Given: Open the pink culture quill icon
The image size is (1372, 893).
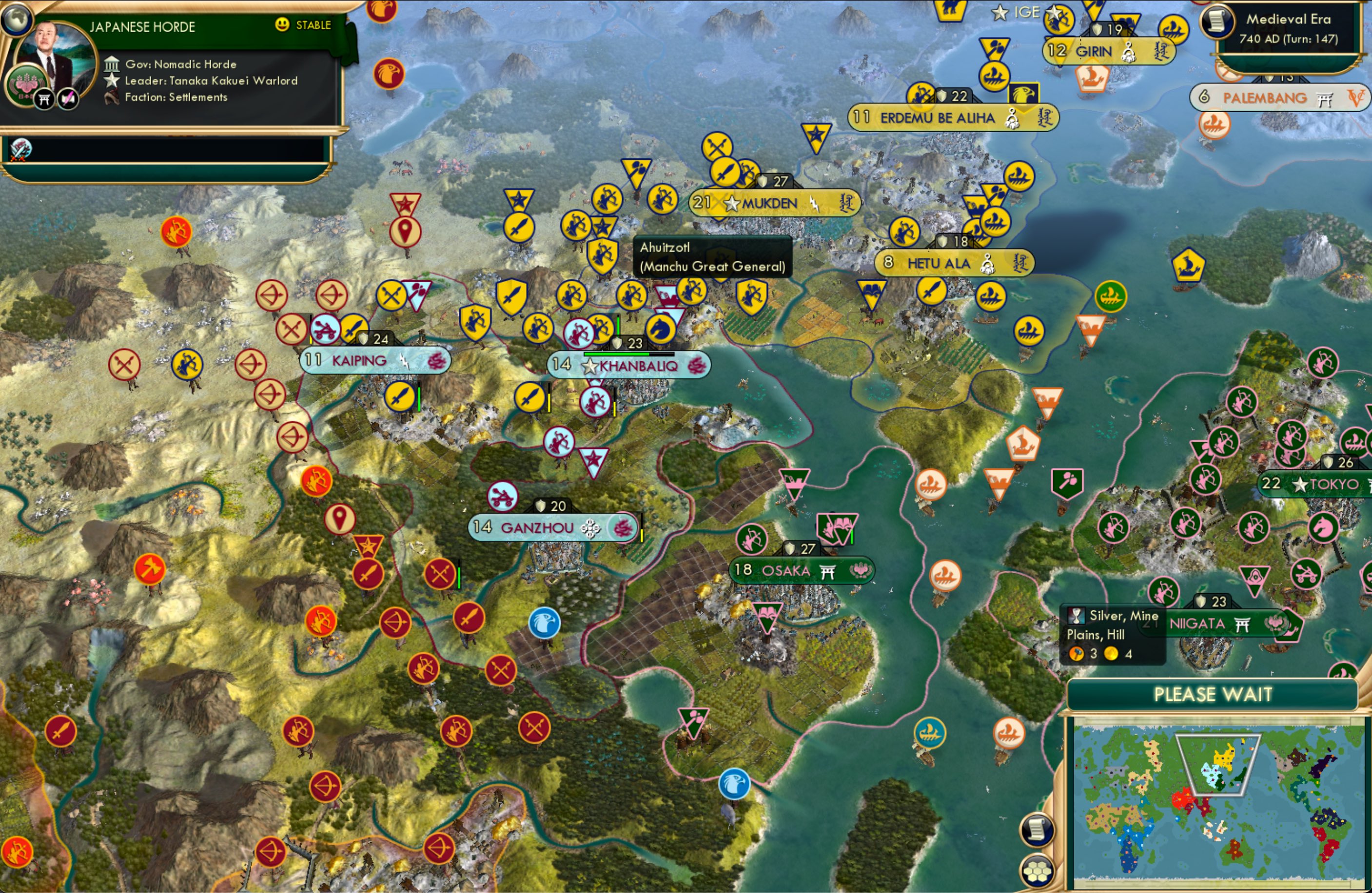Looking at the screenshot, I should pos(69,98).
